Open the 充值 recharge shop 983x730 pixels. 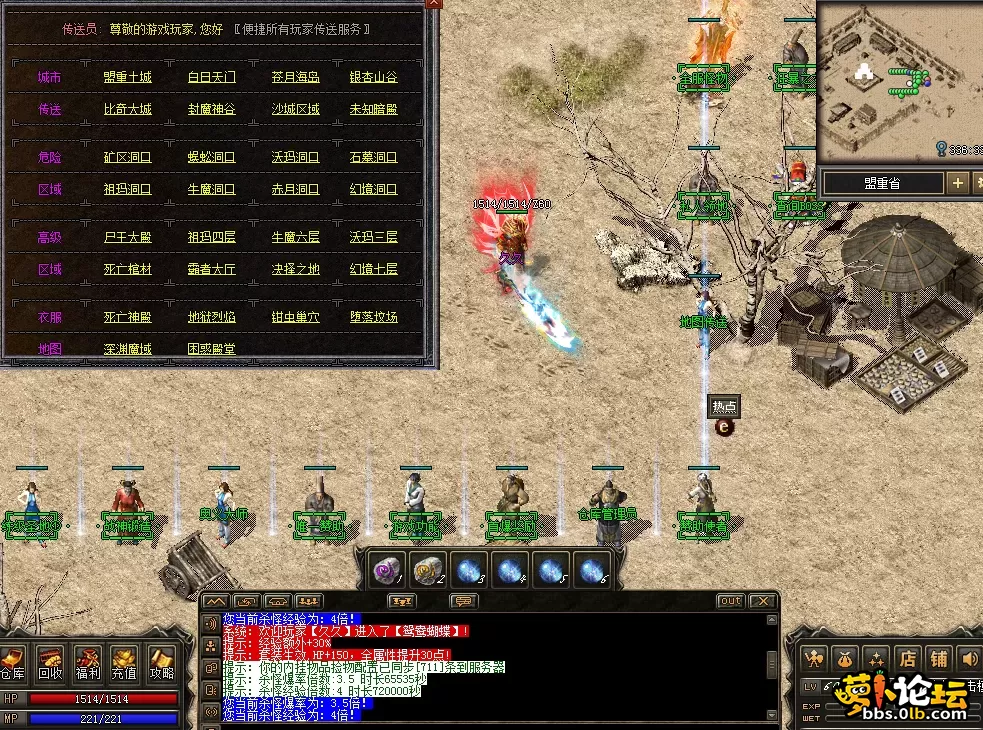[124, 661]
